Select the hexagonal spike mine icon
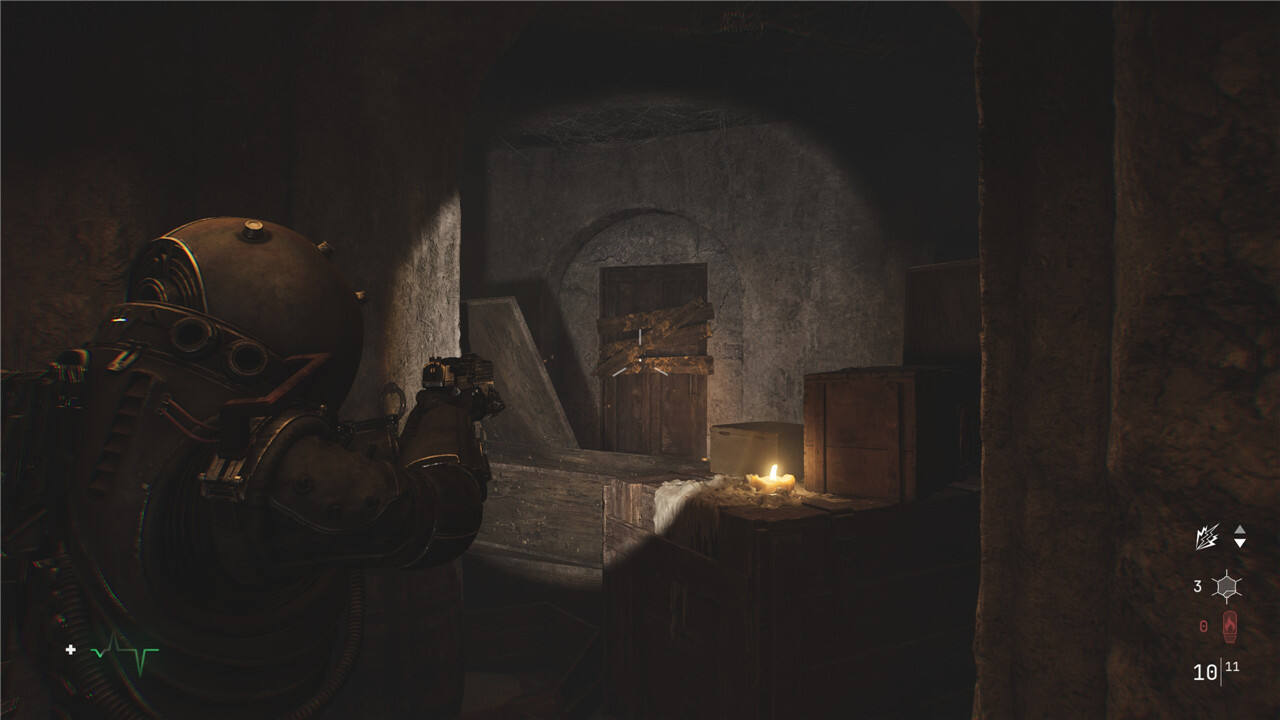Viewport: 1280px width, 720px height. pyautogui.click(x=1226, y=587)
